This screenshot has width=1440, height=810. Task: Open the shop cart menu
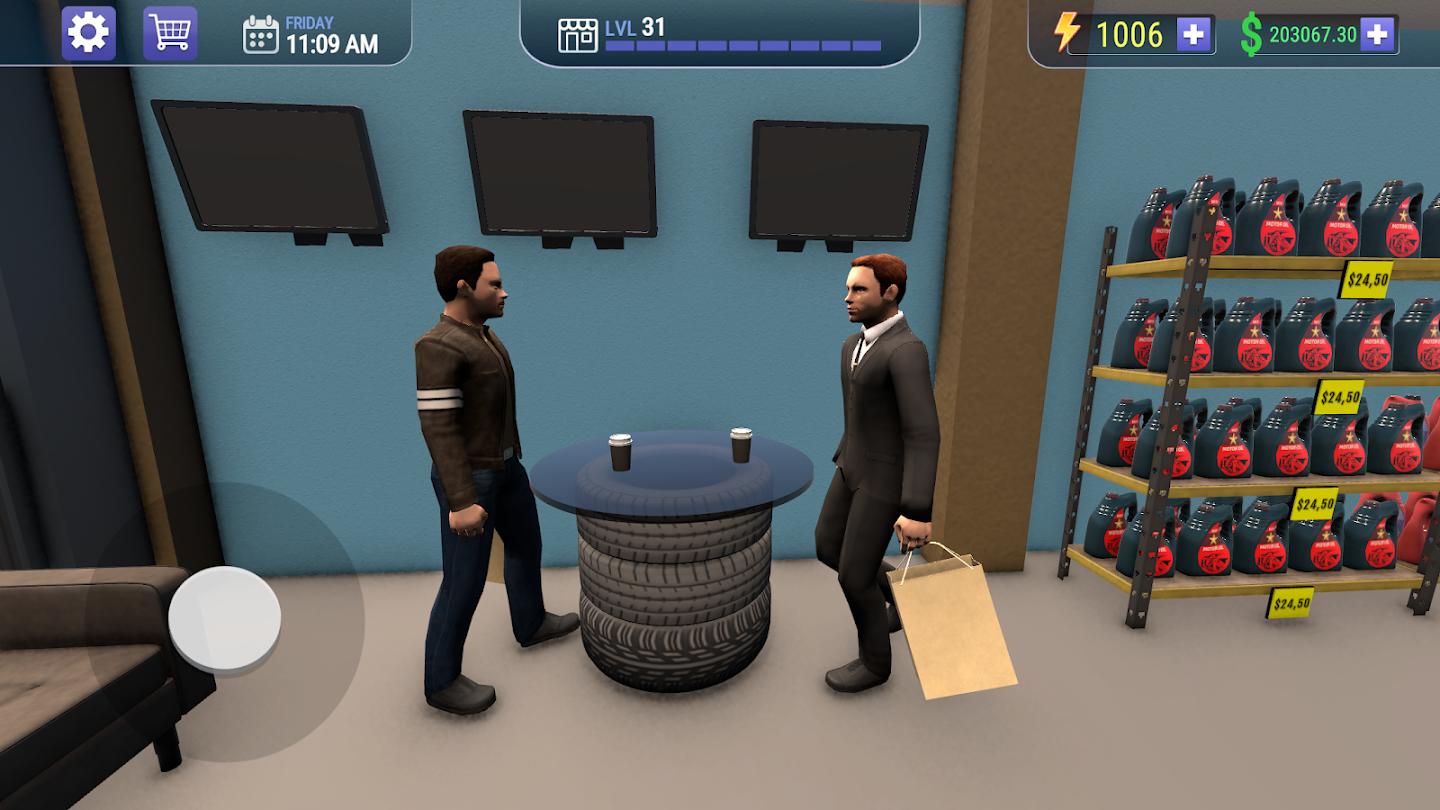[170, 31]
